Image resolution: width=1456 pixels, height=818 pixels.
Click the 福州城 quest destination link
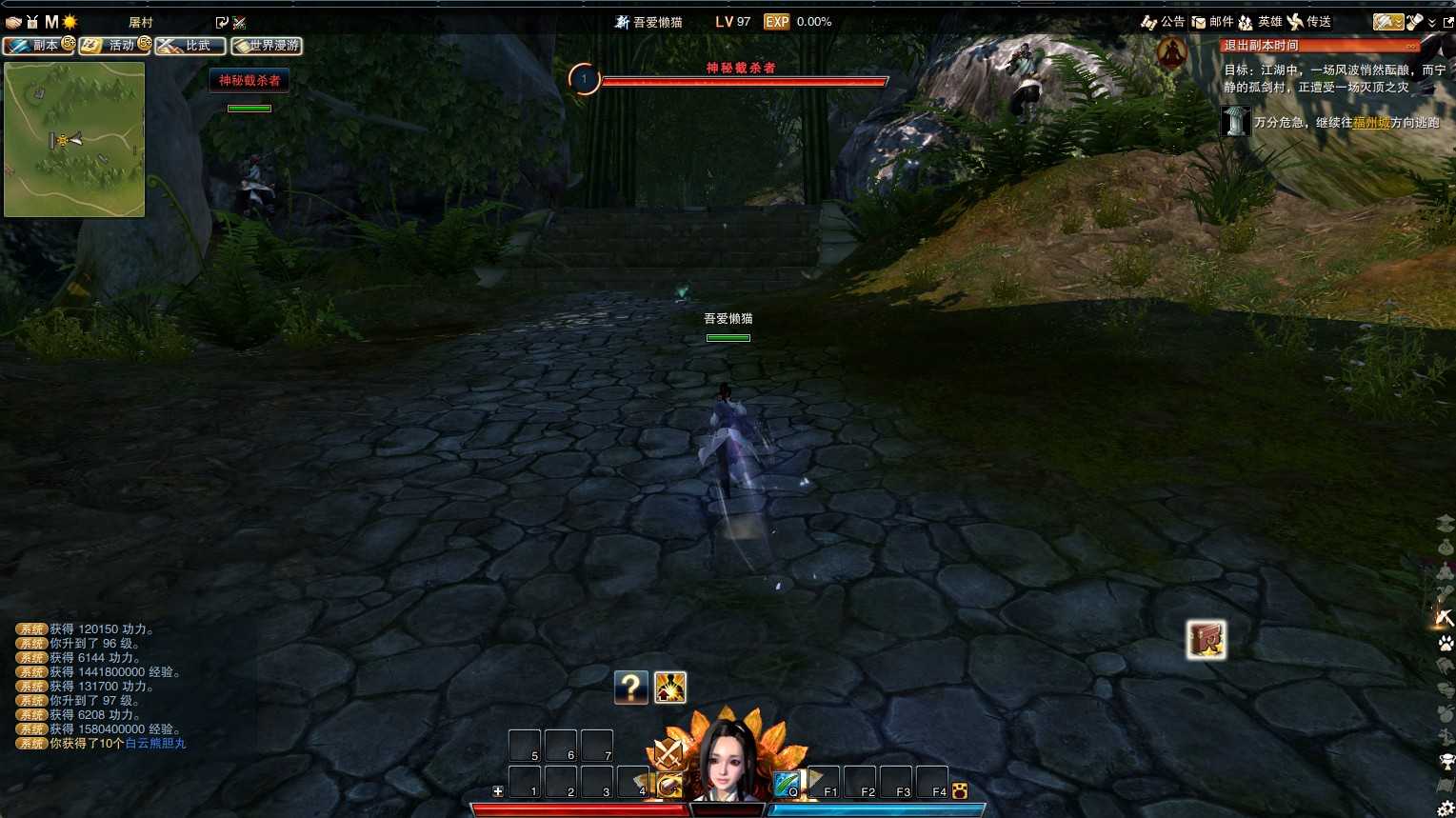click(x=1371, y=123)
